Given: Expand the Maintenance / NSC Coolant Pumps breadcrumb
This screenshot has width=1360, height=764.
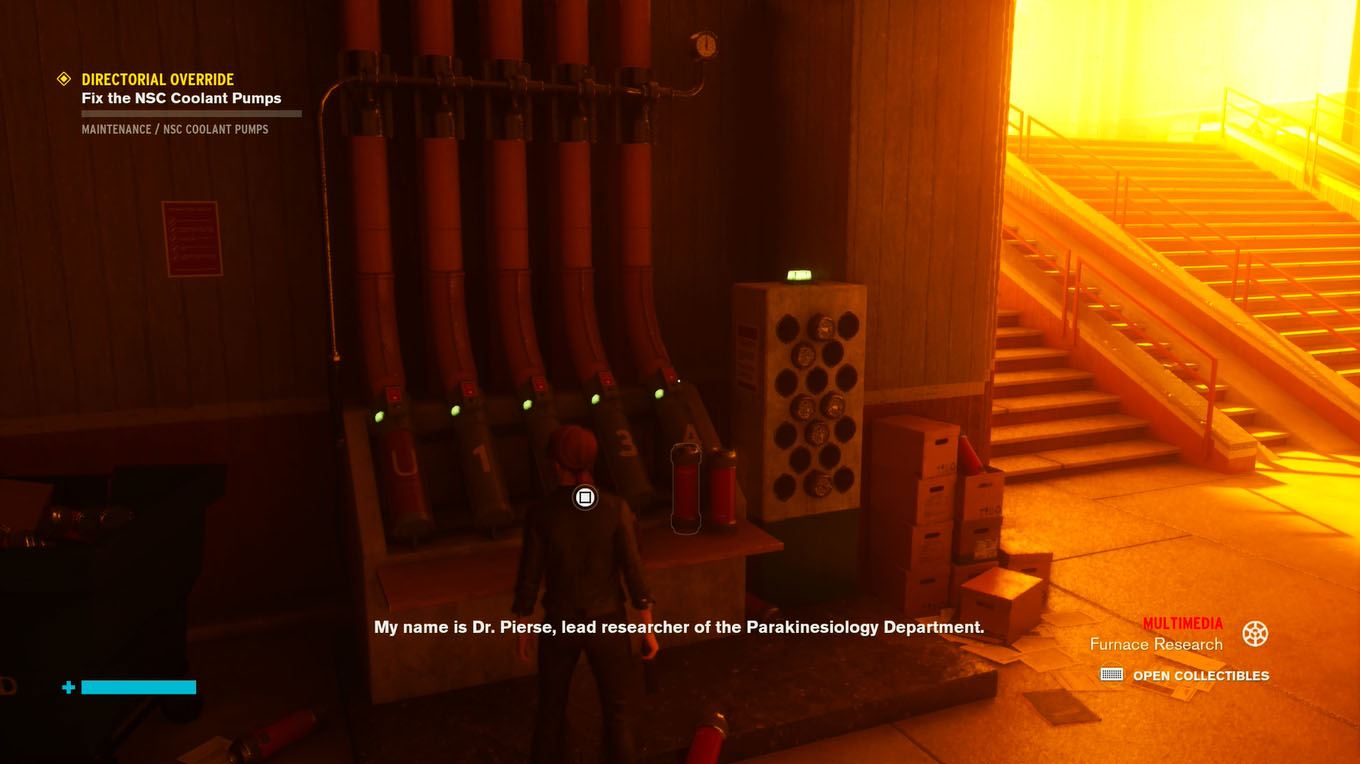Looking at the screenshot, I should [175, 129].
